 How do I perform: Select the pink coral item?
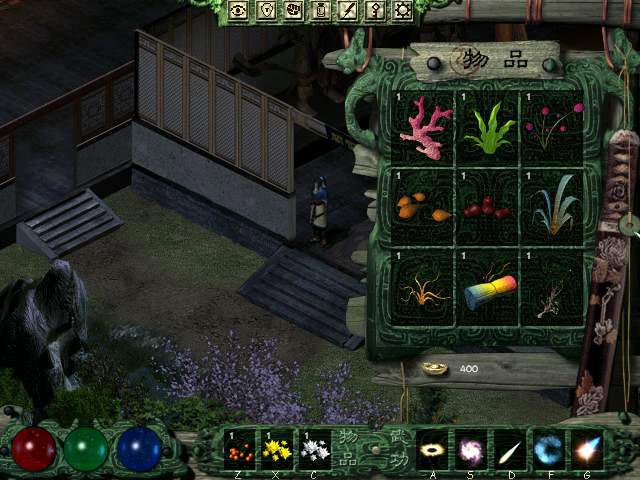tap(425, 127)
